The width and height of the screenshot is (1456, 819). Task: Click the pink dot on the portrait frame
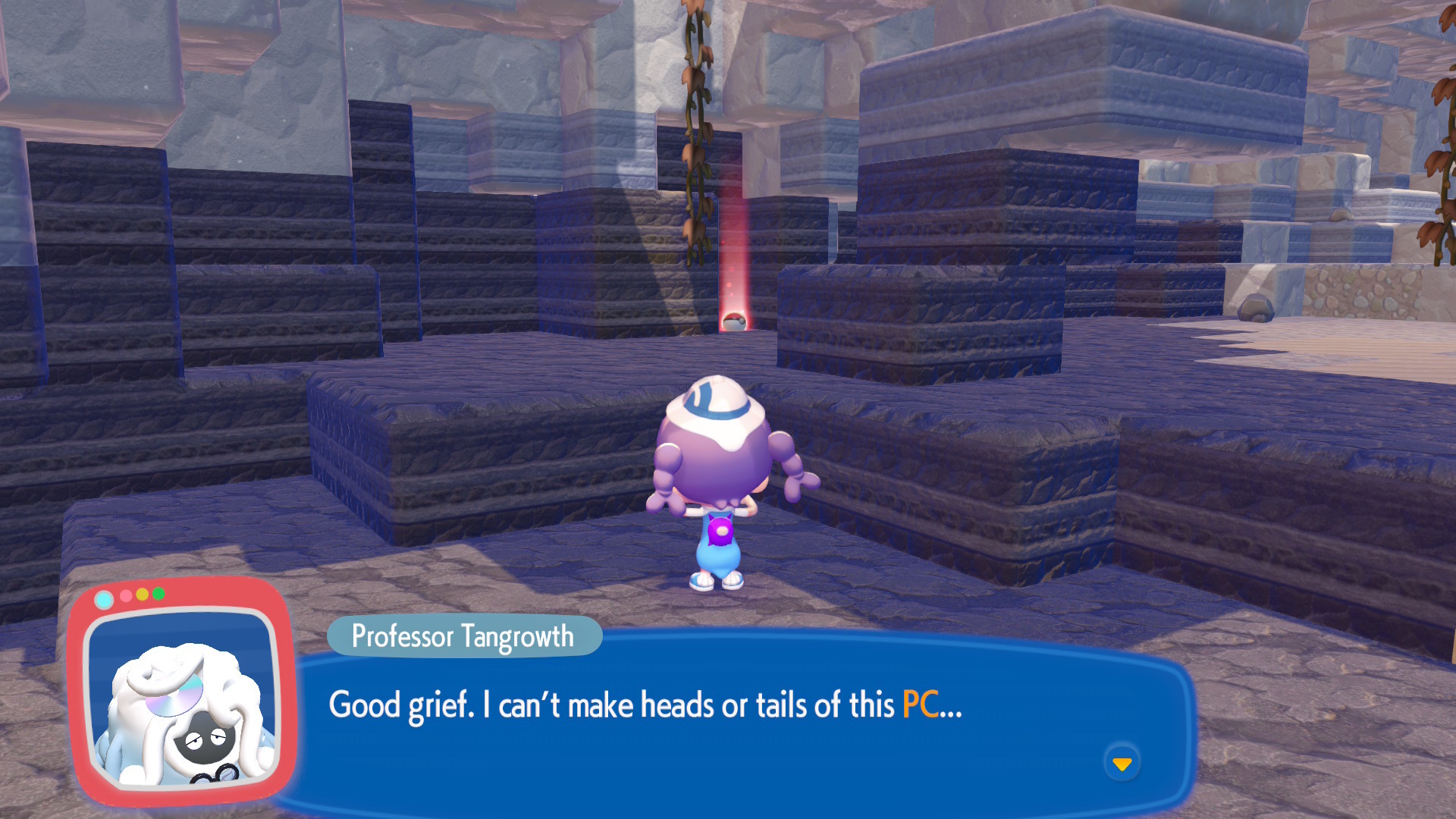[125, 594]
